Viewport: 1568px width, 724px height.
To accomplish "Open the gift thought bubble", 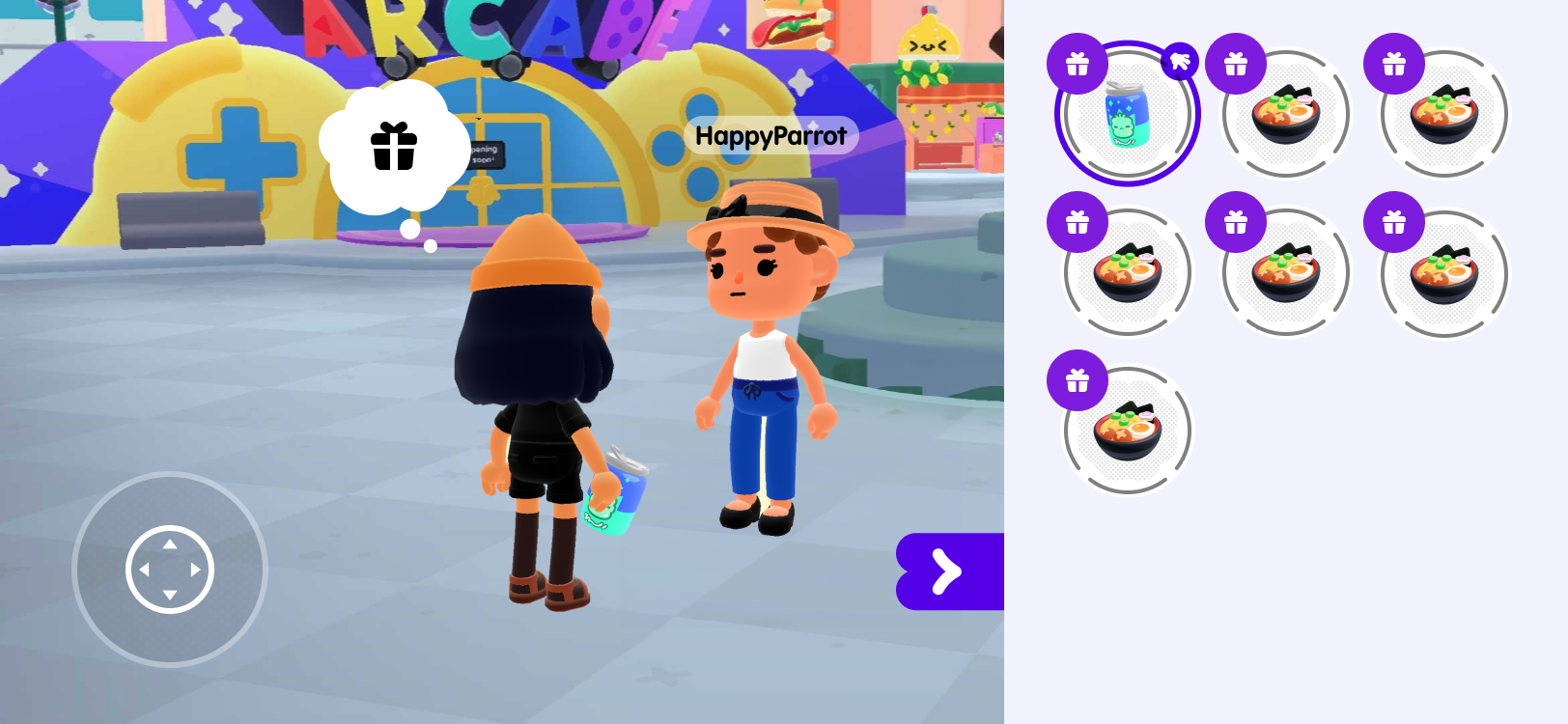I will point(394,147).
